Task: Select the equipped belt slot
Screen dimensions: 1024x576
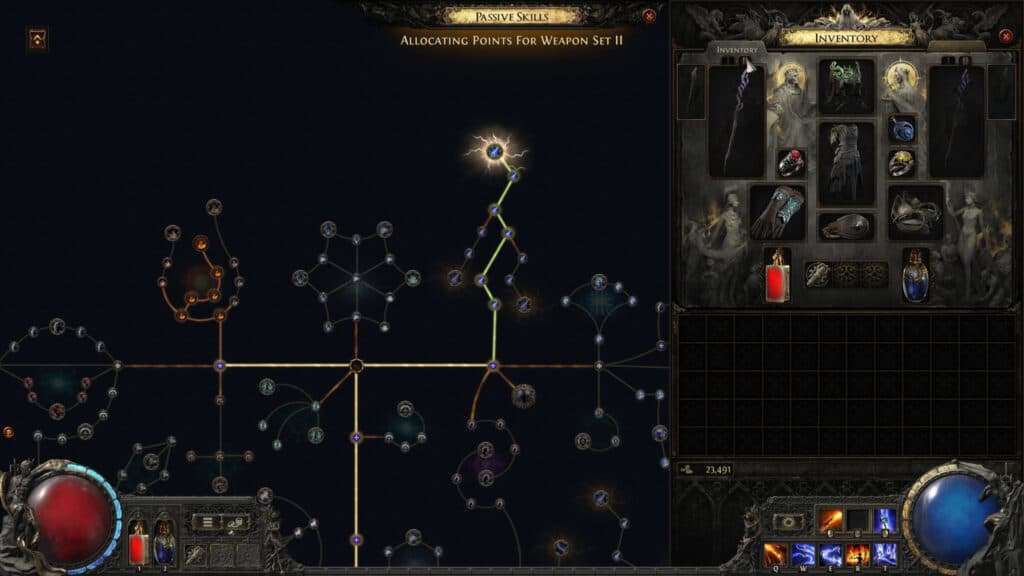Action: (x=846, y=226)
